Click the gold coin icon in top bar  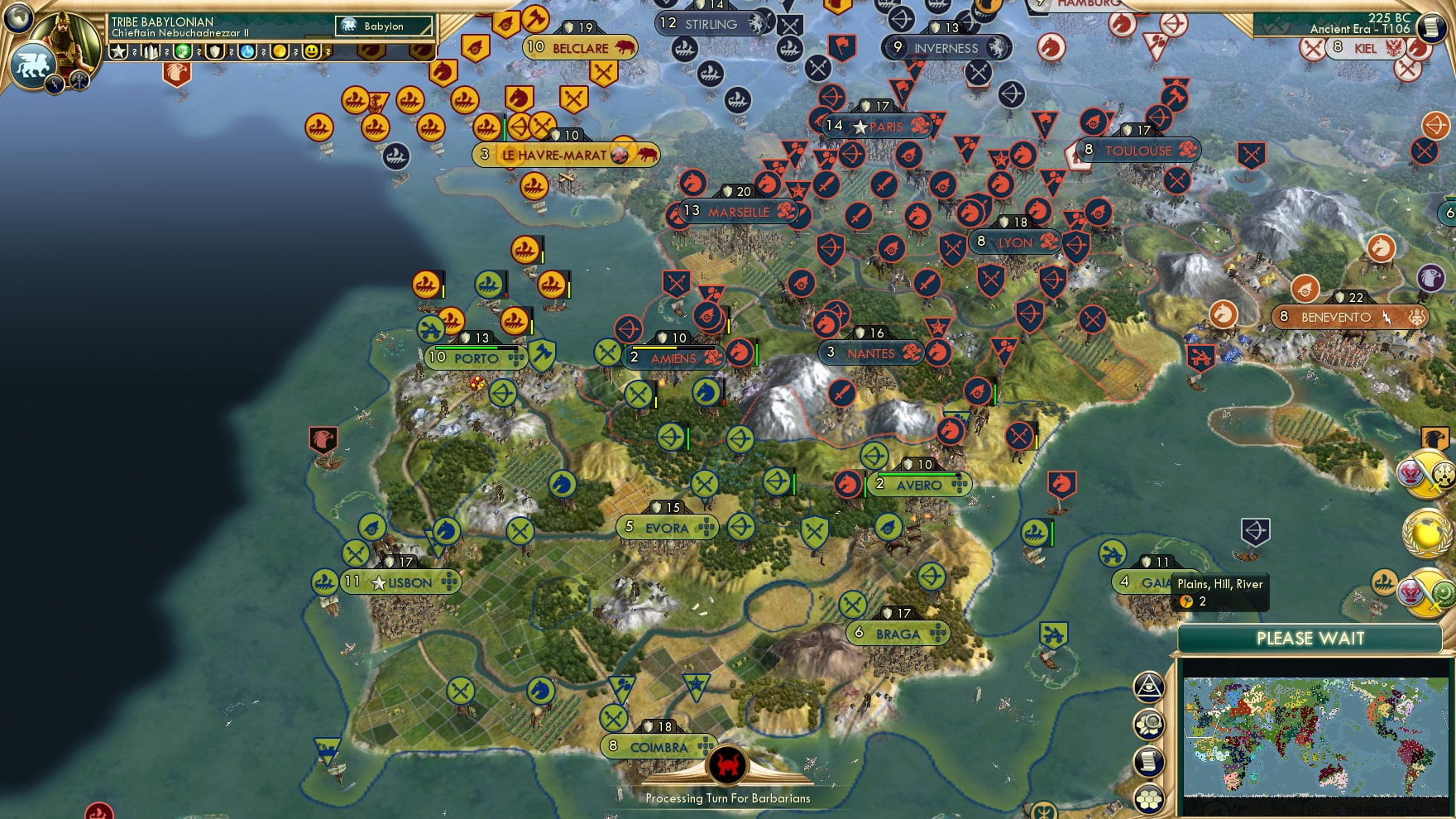[278, 51]
